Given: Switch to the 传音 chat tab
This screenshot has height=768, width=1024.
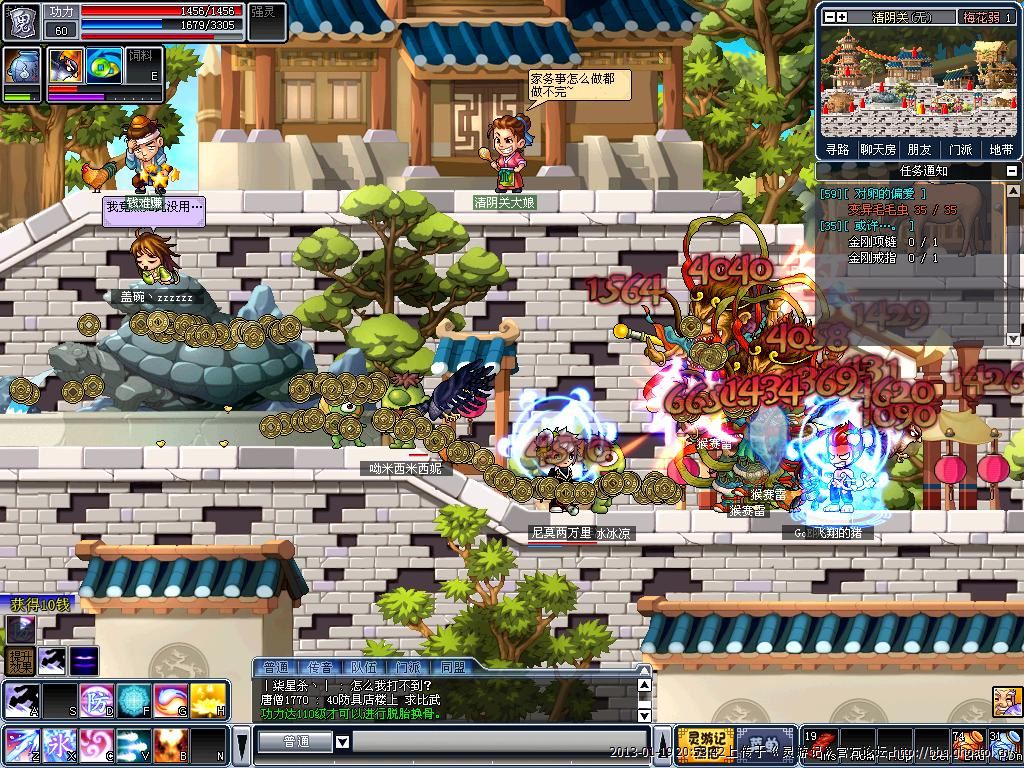Looking at the screenshot, I should [320, 667].
